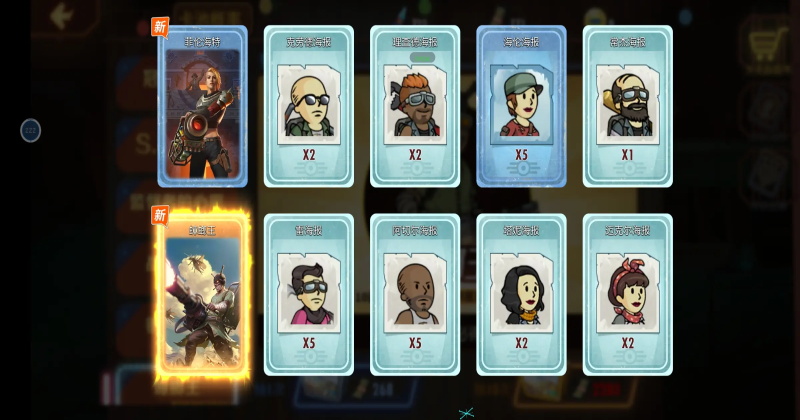Image resolution: width=800 pixels, height=420 pixels.
Task: Select the red-bandana woman poster card X2
Action: [627, 295]
